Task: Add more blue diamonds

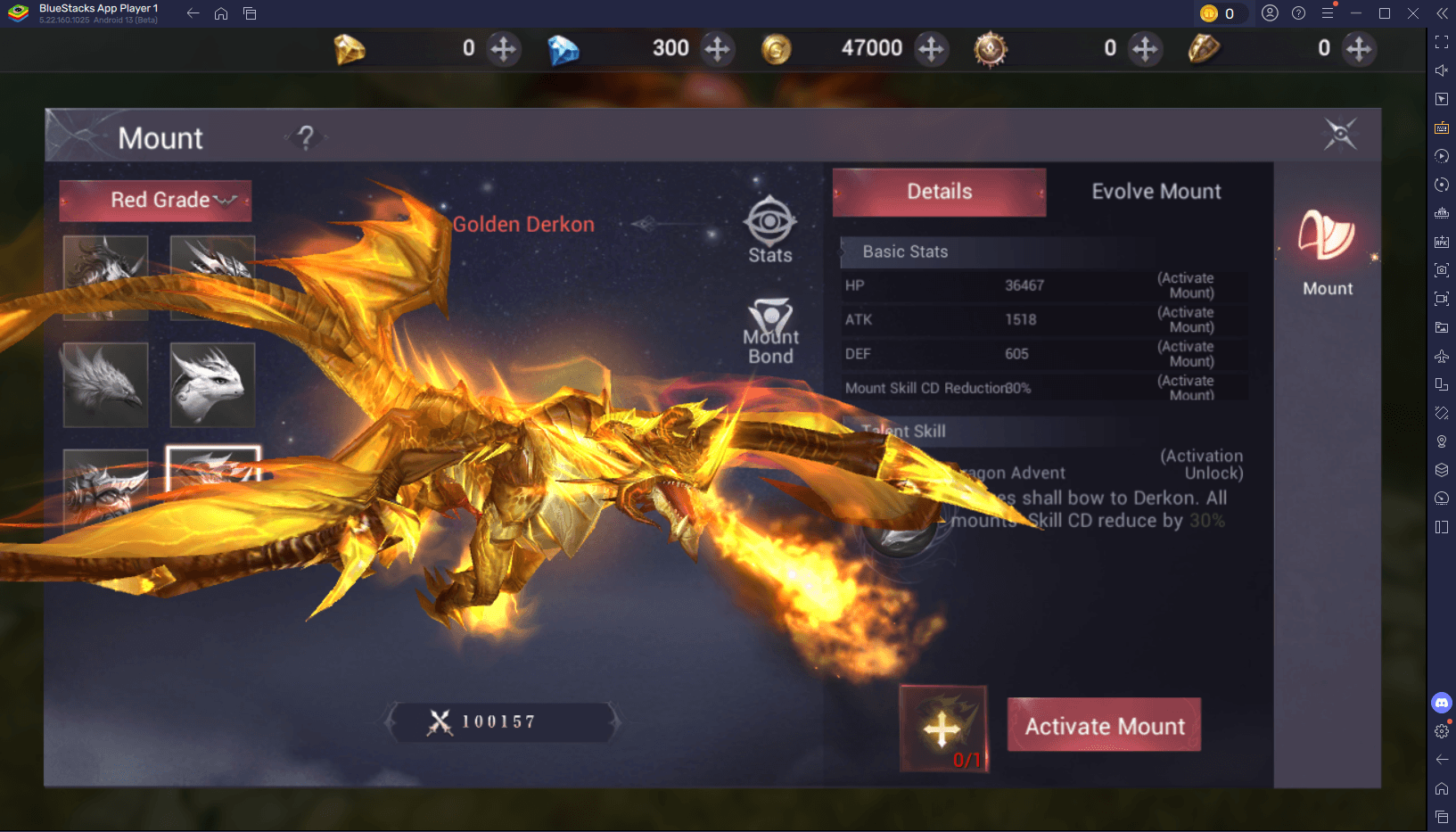Action: (x=717, y=48)
